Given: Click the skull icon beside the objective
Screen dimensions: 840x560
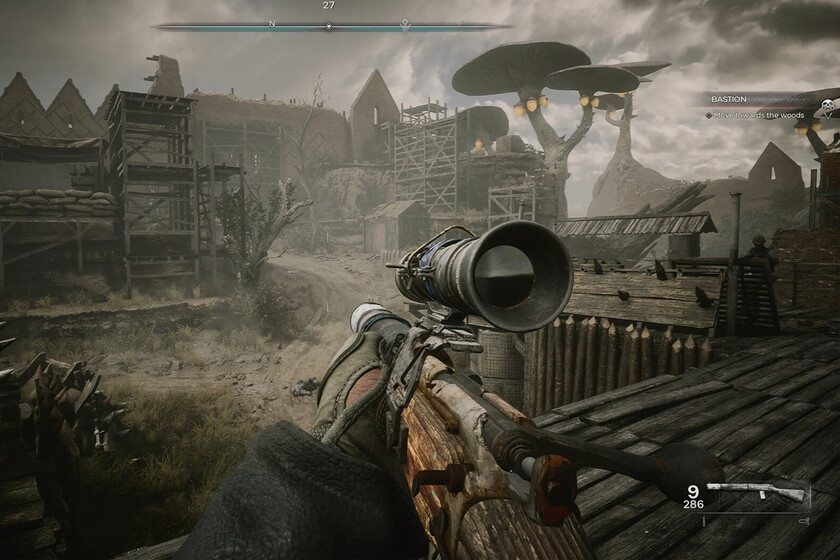Looking at the screenshot, I should point(828,106).
